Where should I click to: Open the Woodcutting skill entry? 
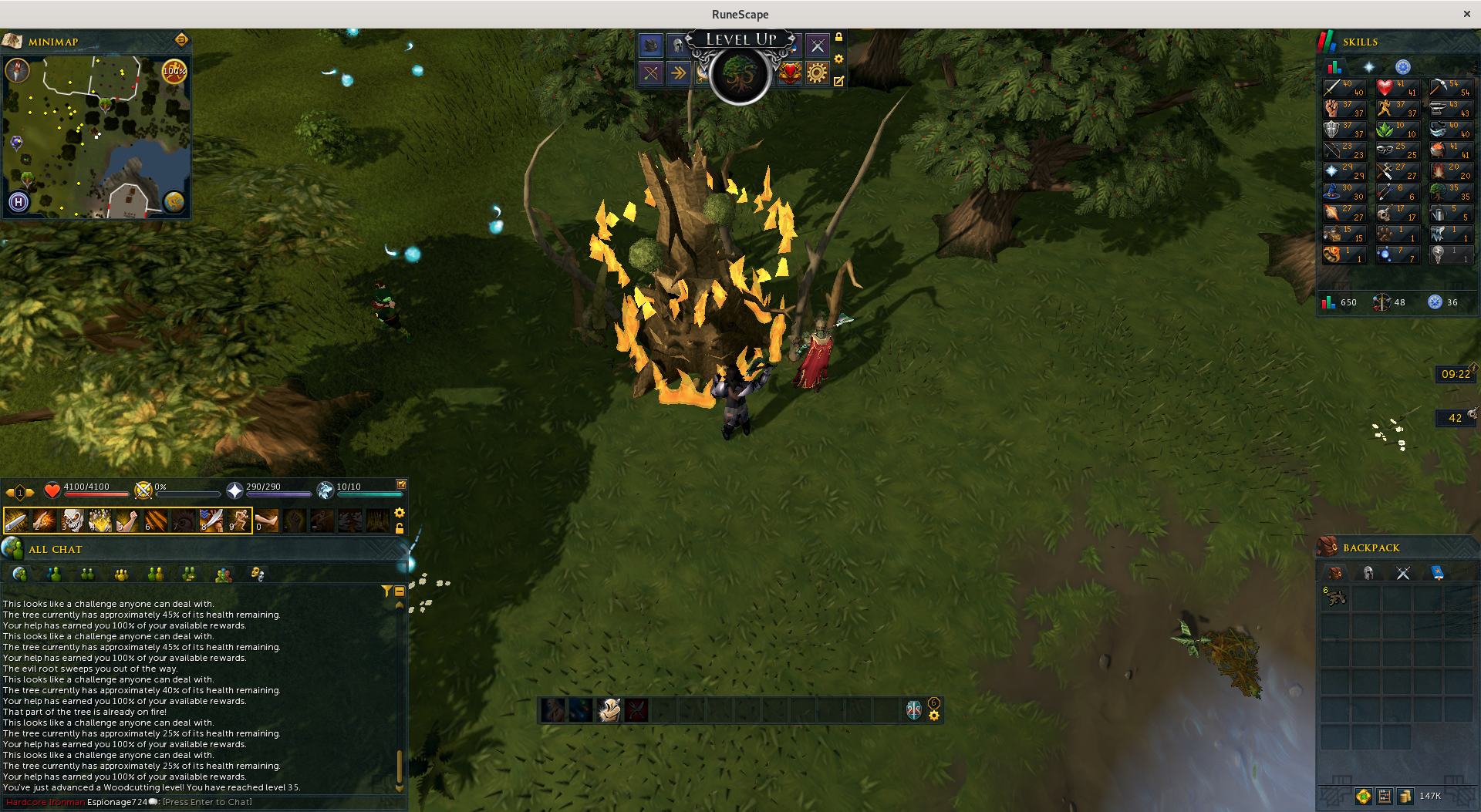1450,192
